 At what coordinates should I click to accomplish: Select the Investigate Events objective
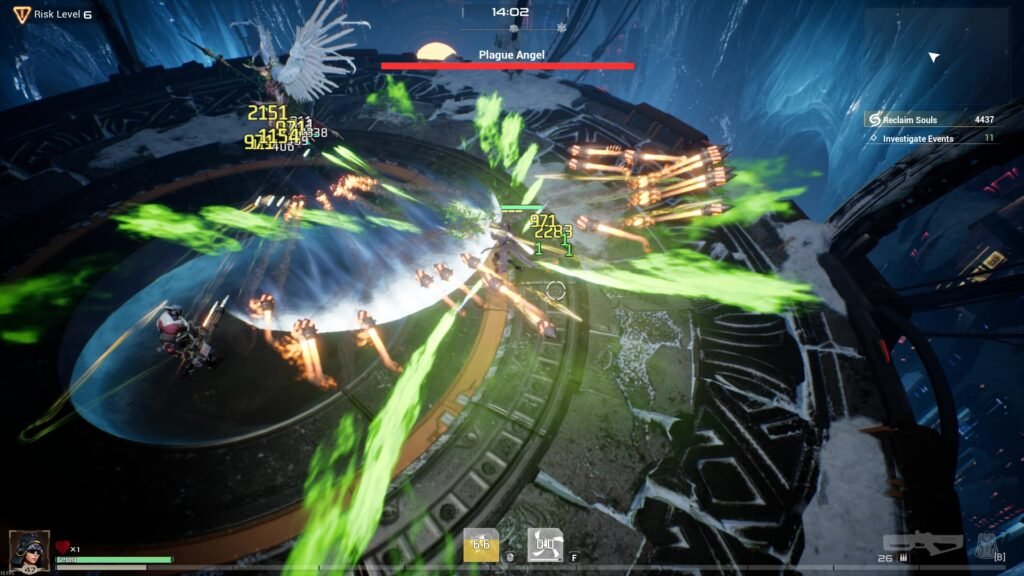[x=930, y=138]
